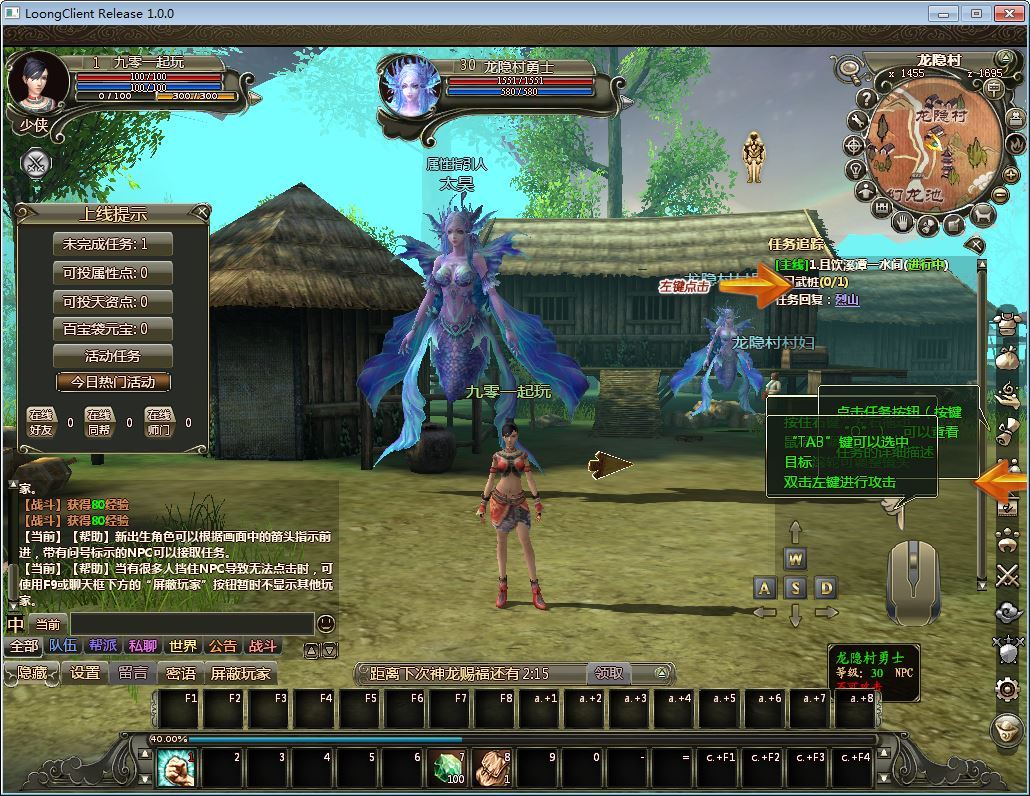Open 今日热门活动 today's hot events
The image size is (1030, 796).
[112, 382]
